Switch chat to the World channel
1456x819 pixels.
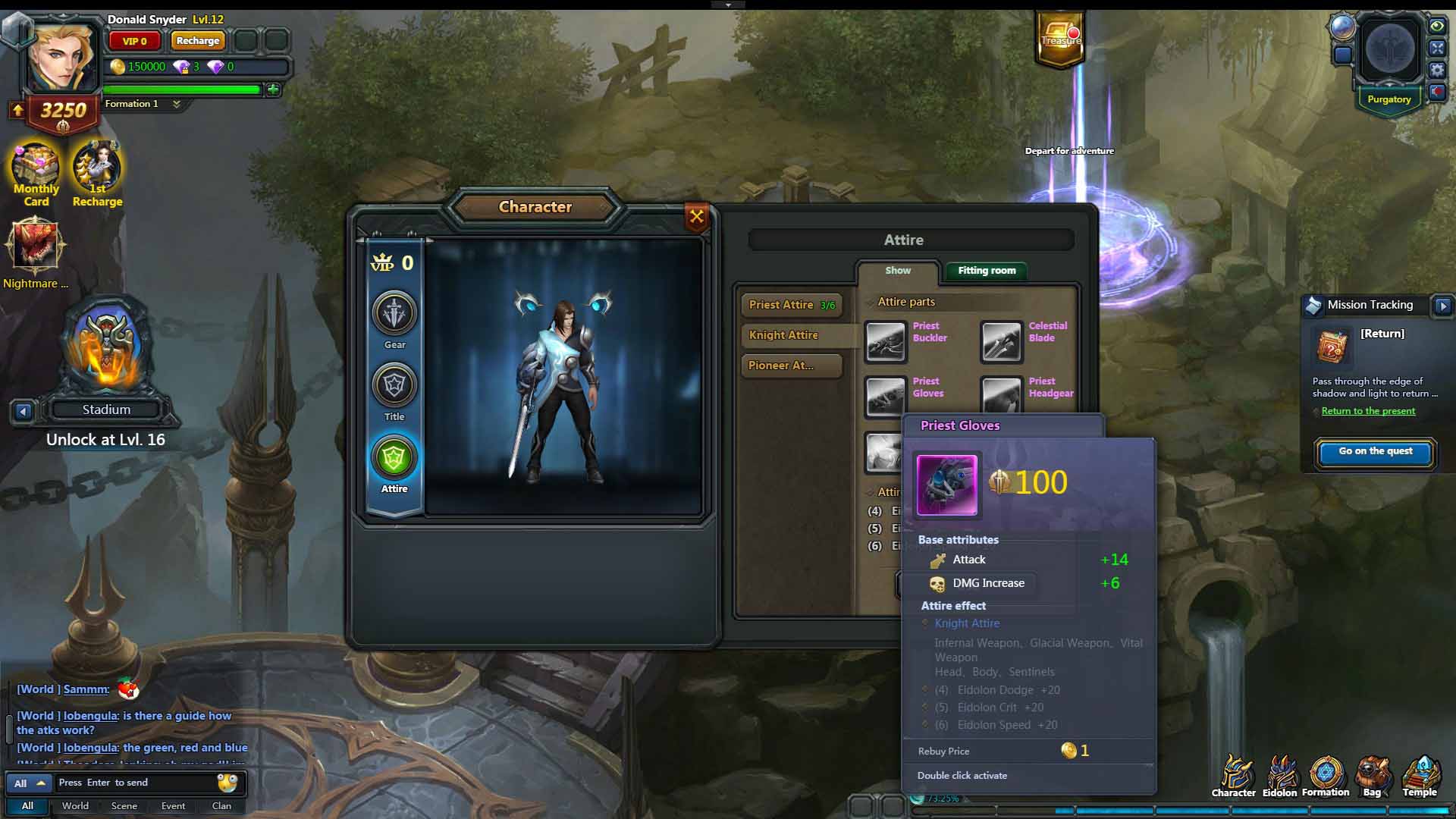click(x=75, y=806)
